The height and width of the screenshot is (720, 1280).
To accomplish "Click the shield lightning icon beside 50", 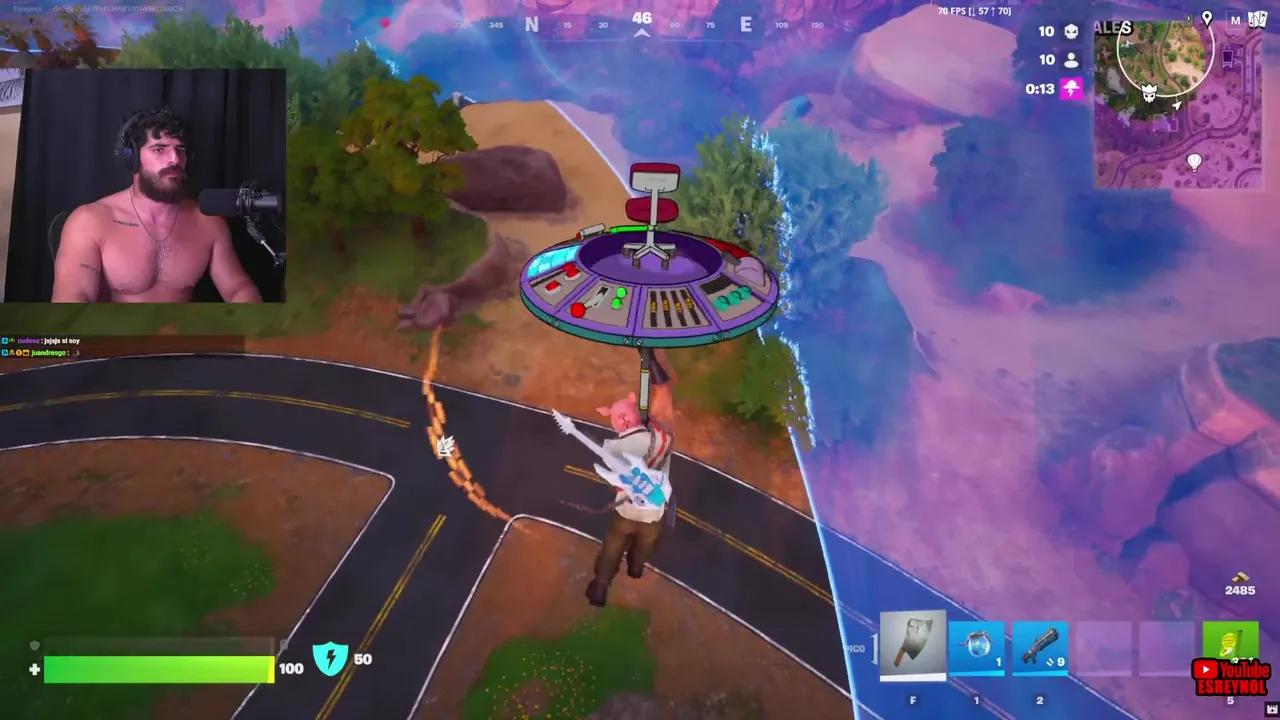I will (331, 659).
